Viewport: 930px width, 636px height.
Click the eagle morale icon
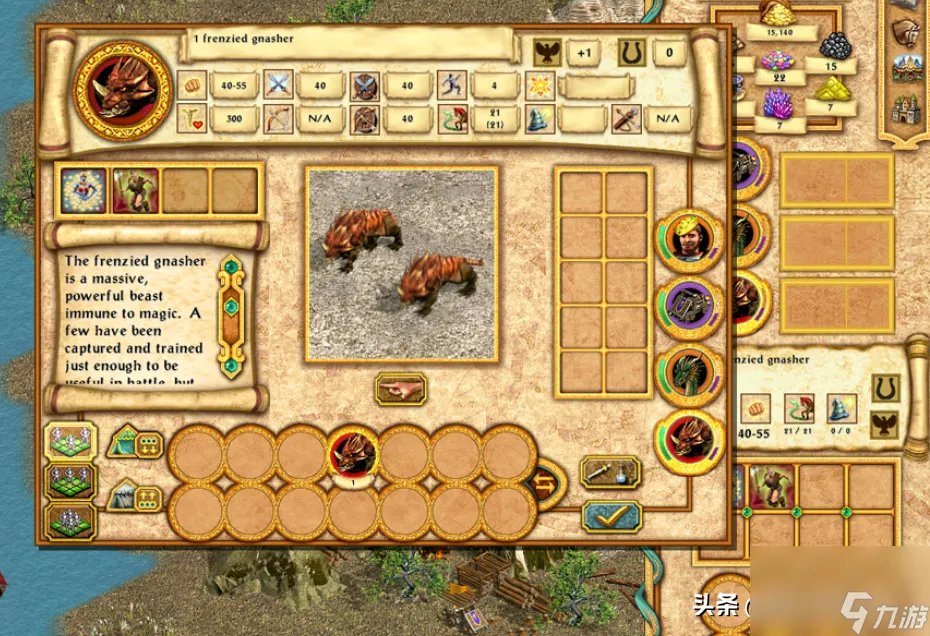(545, 53)
